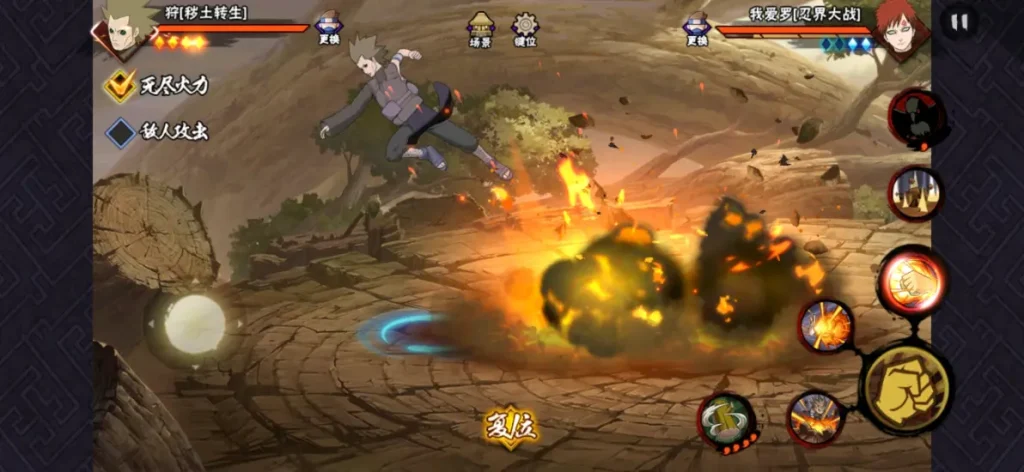Change the enemy ninja with right 更换

point(696,28)
